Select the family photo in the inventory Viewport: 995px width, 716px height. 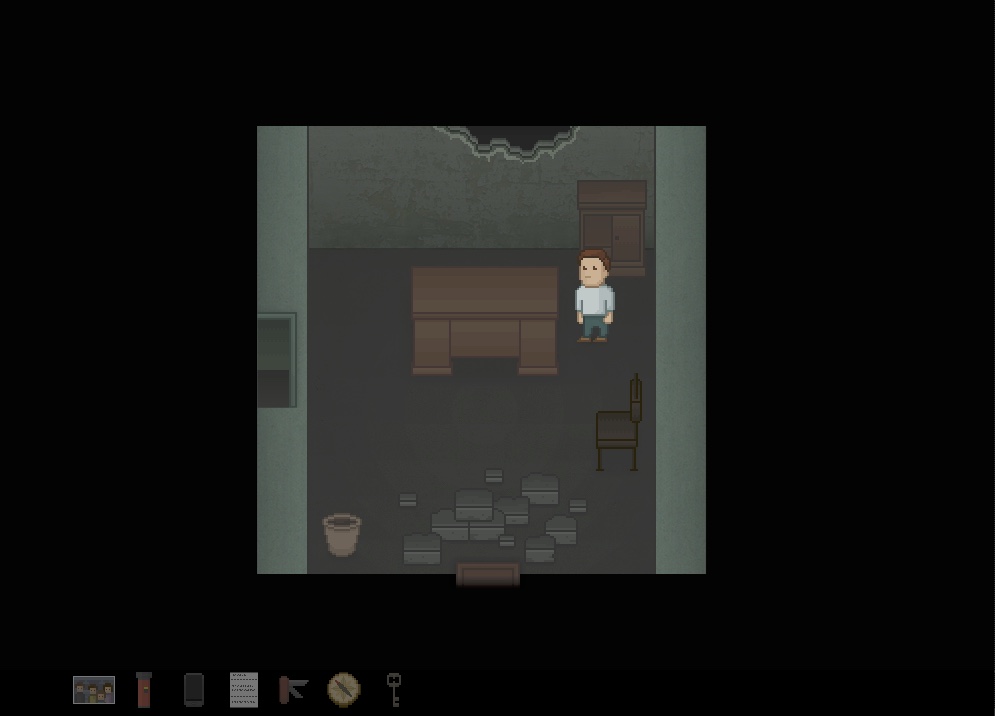coord(94,690)
